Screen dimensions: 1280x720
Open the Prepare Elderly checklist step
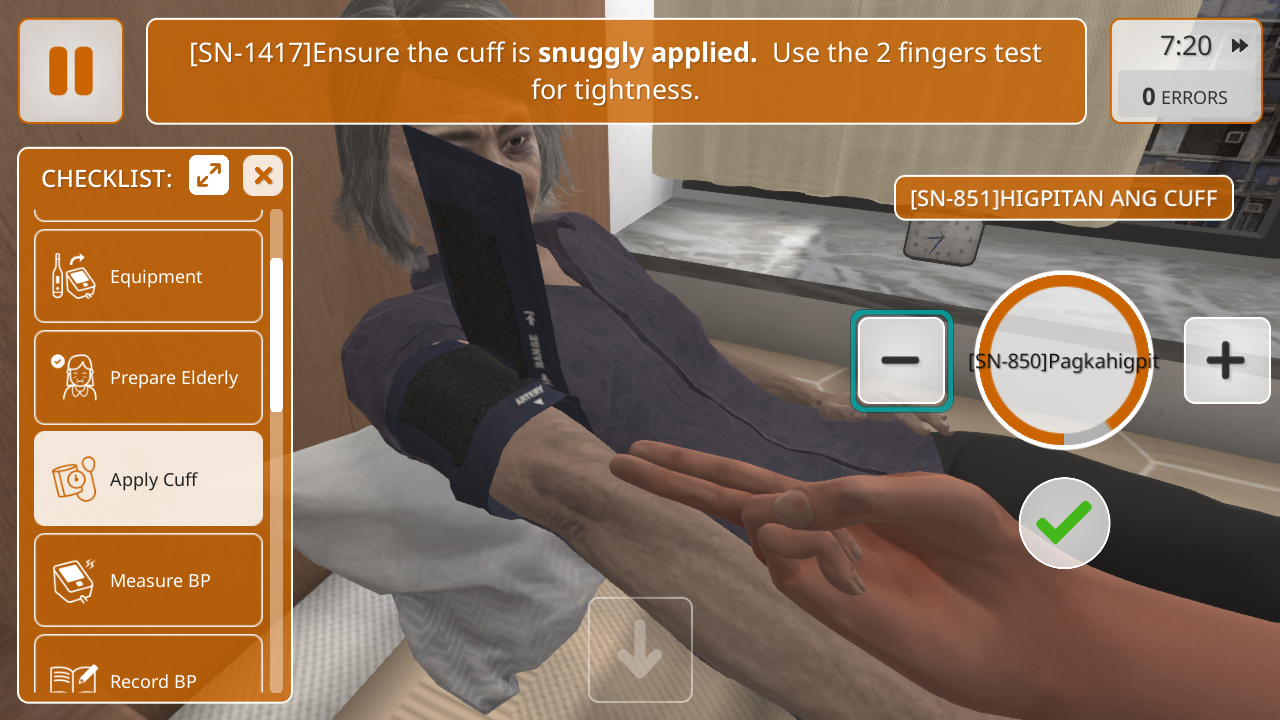[148, 378]
